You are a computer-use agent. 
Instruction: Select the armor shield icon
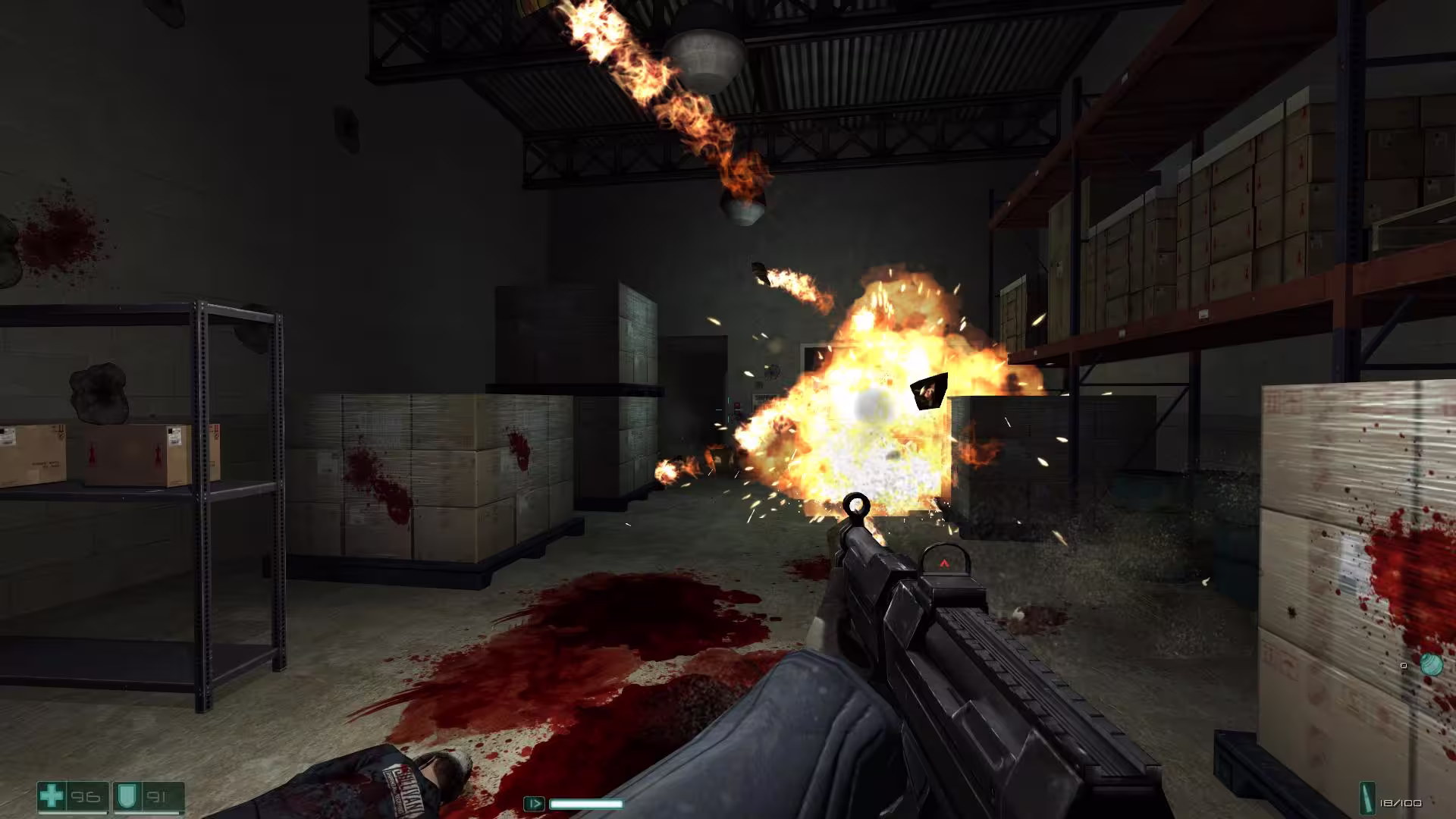coord(124,796)
